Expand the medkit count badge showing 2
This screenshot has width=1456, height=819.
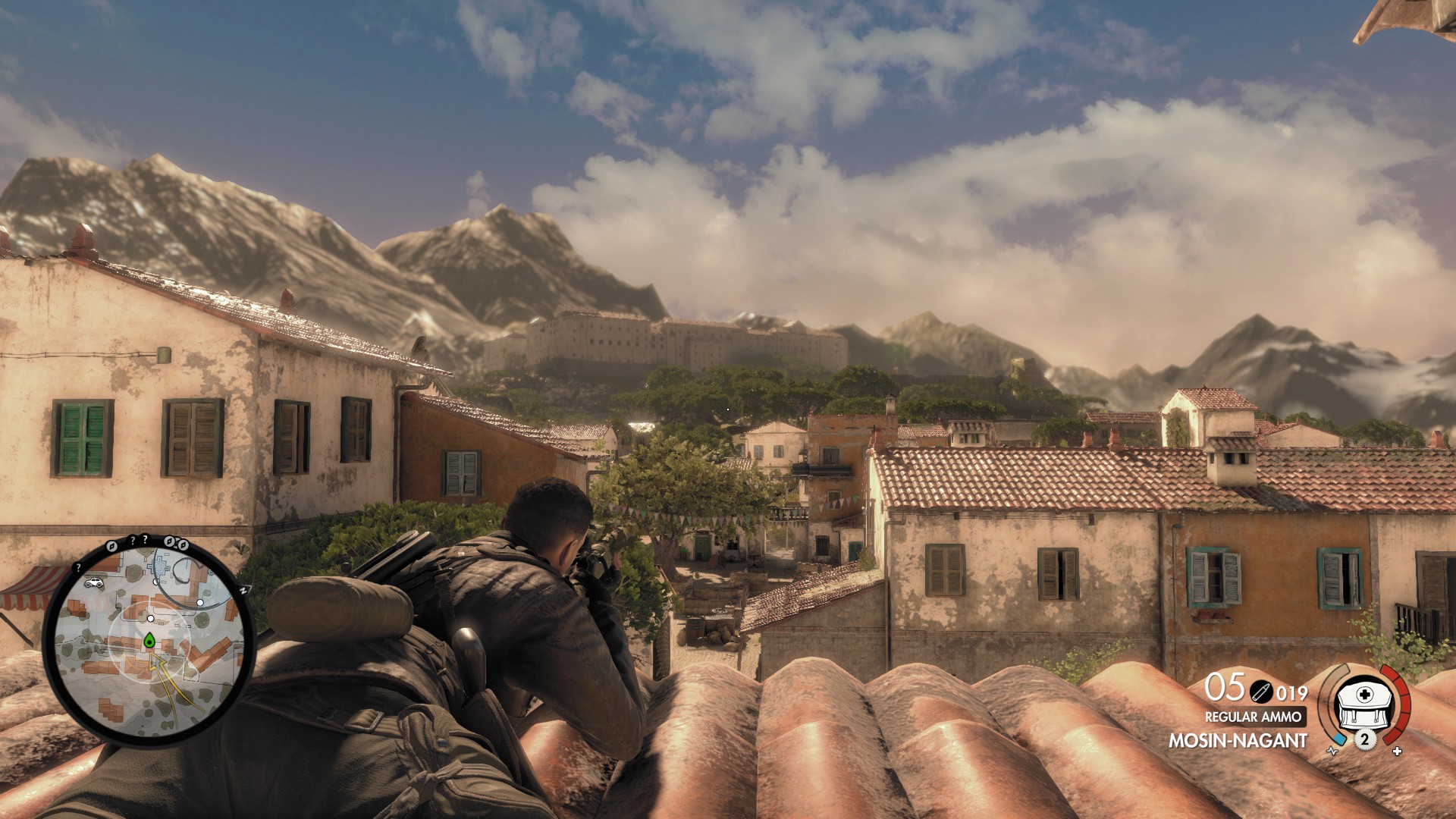pyautogui.click(x=1365, y=739)
